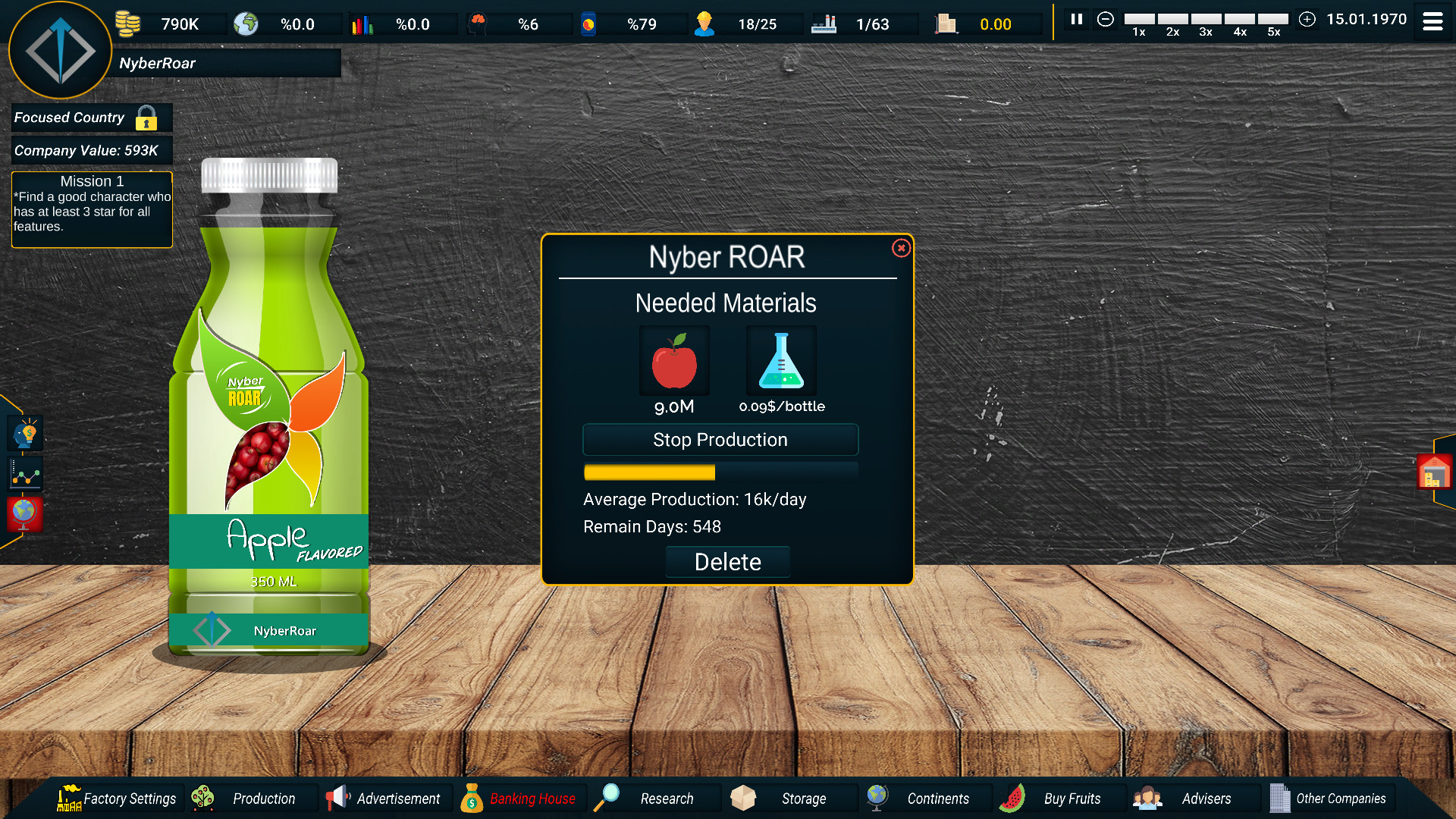The height and width of the screenshot is (819, 1456).
Task: Click the red globe icon on left sidebar
Action: tap(24, 514)
